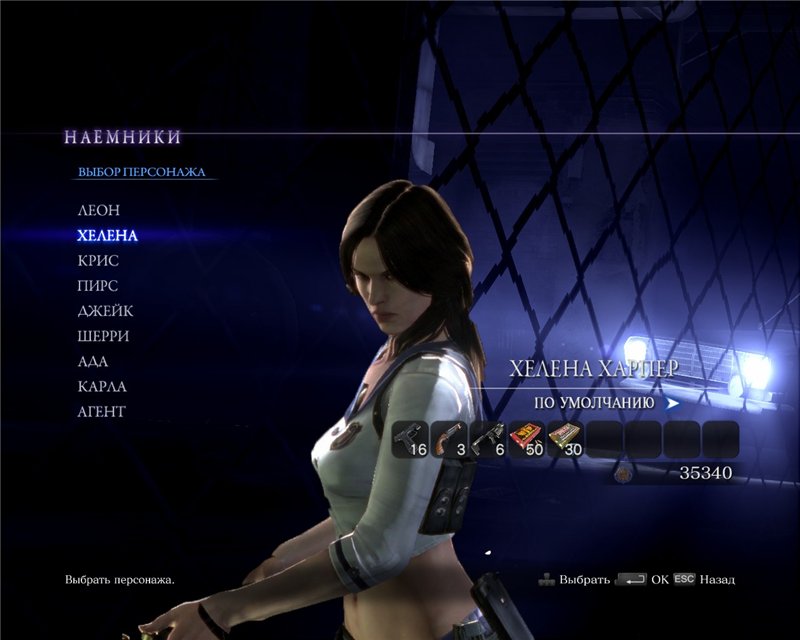Viewport: 800px width, 640px height.
Task: Select the green shell box with 30
Action: (566, 439)
